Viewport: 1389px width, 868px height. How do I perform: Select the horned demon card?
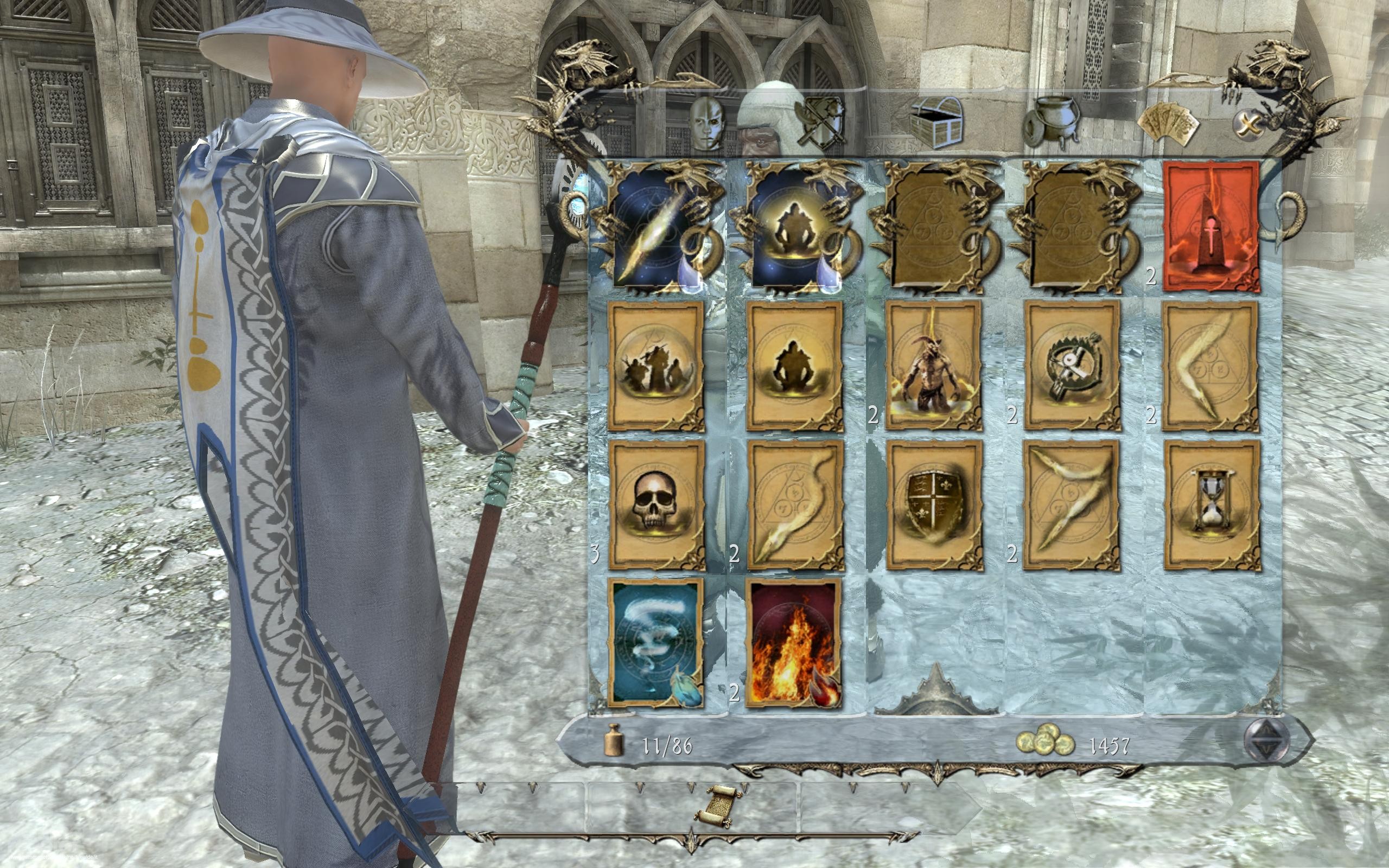click(934, 366)
